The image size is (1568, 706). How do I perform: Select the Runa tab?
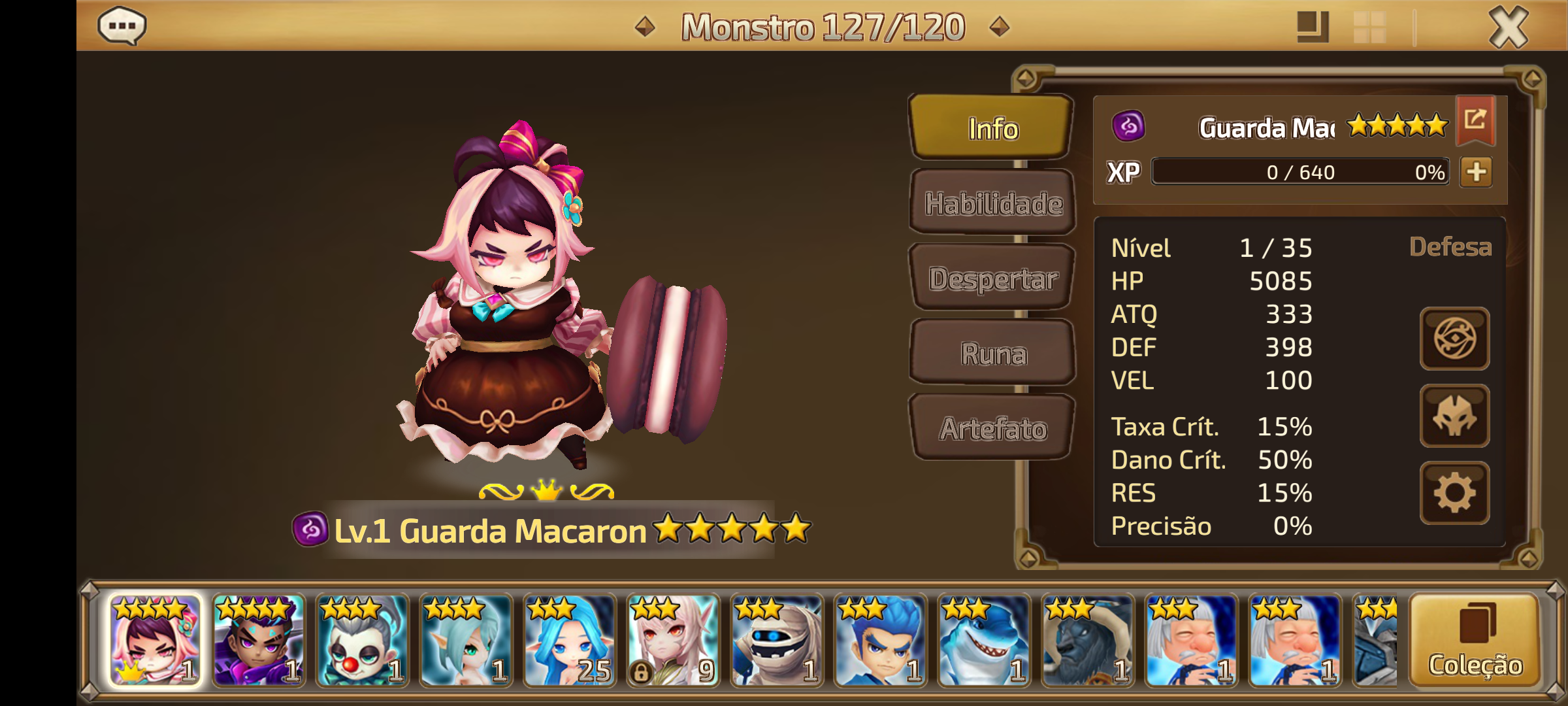pos(993,354)
